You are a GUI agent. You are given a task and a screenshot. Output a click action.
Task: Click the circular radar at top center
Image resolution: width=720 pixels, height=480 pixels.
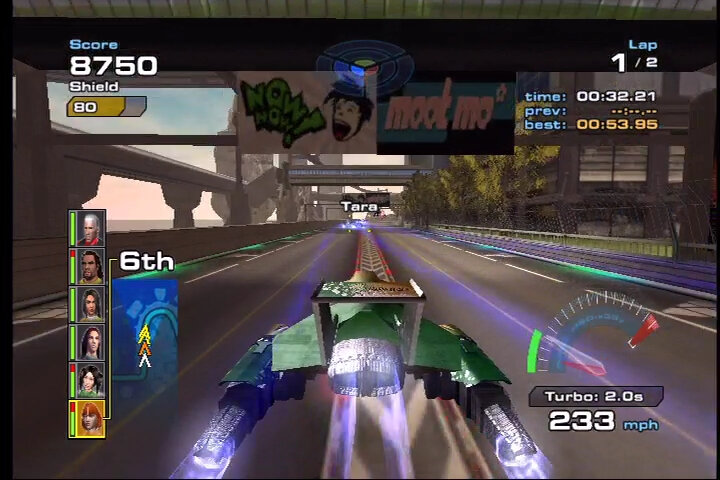pyautogui.click(x=364, y=65)
